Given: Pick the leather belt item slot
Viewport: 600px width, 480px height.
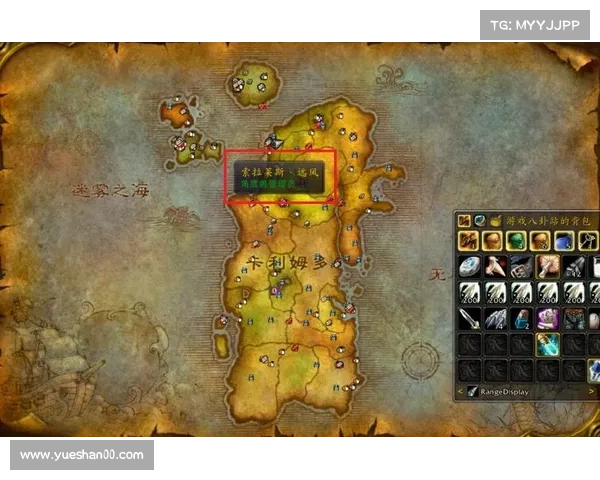Looking at the screenshot, I should coord(520,267).
